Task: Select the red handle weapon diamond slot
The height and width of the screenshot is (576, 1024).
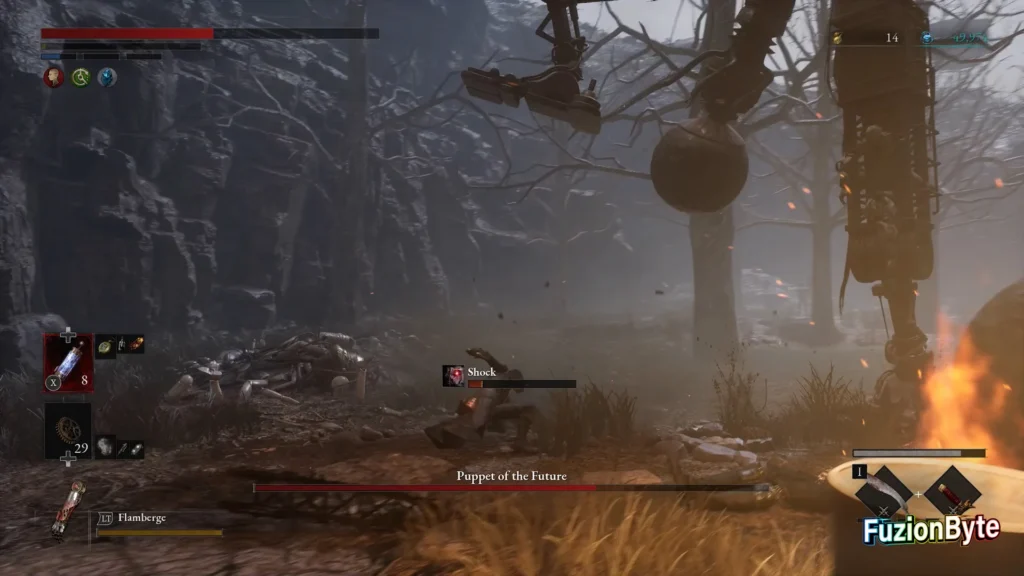Action: click(952, 491)
